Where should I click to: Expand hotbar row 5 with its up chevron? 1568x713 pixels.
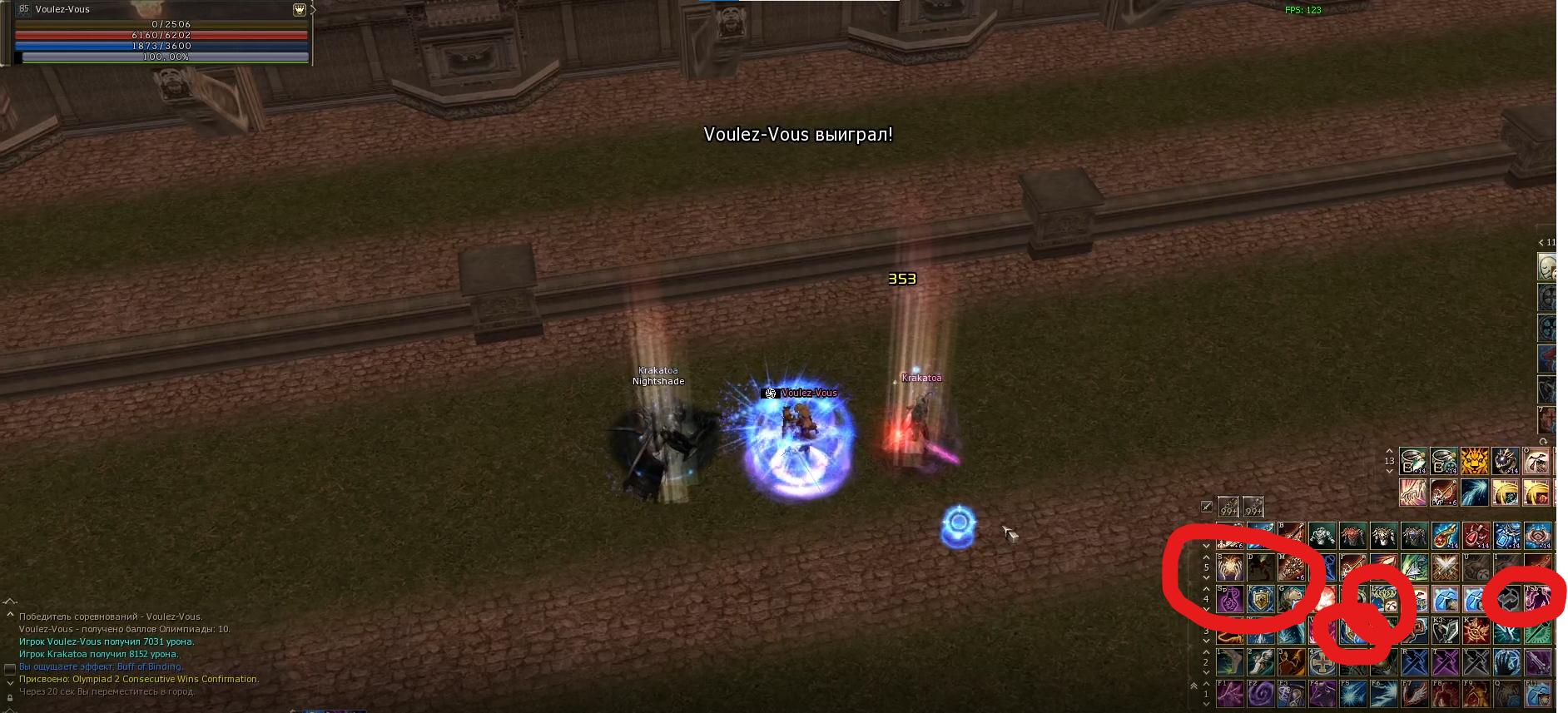(x=1206, y=557)
